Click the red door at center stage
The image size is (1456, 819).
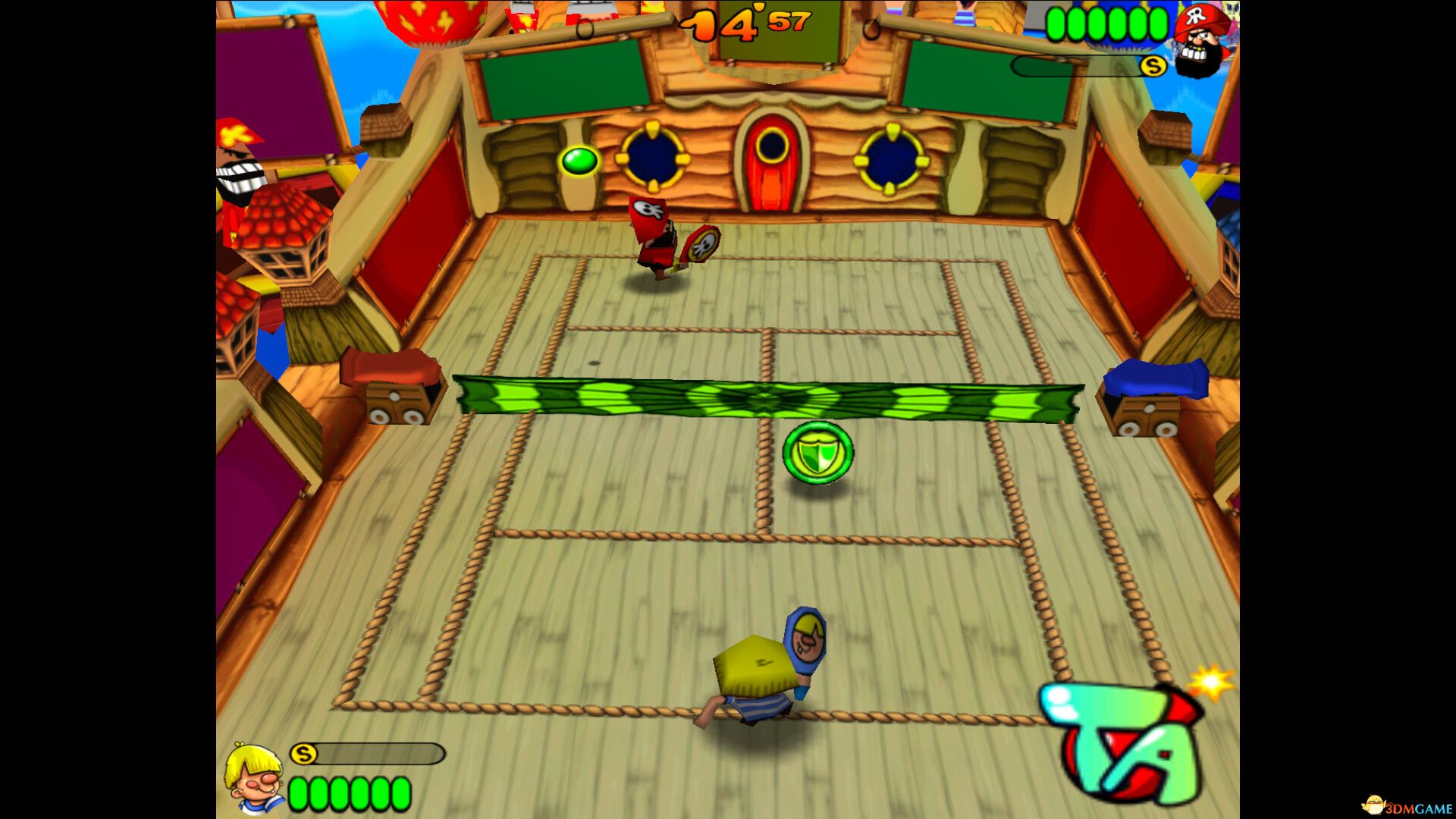[772, 163]
